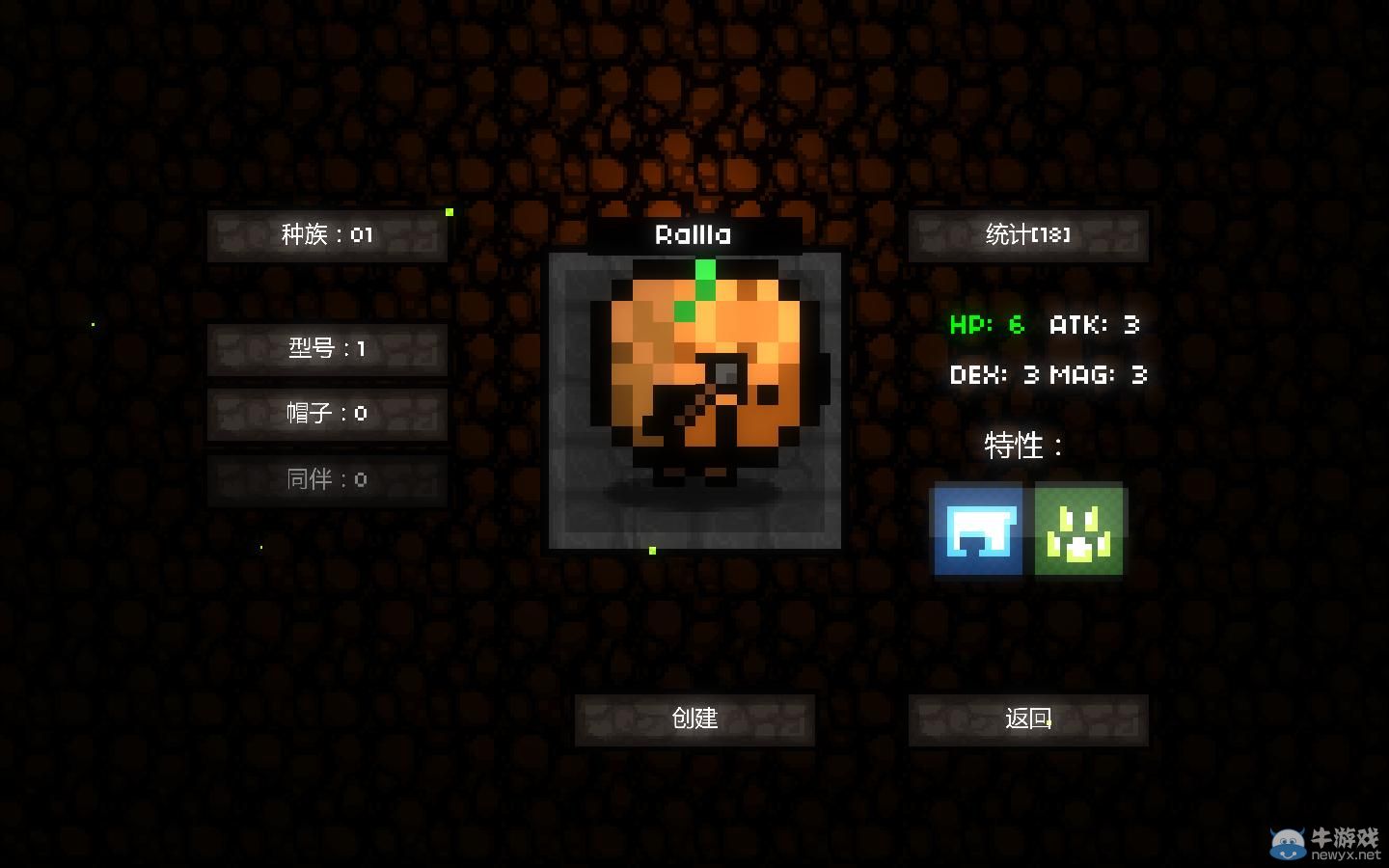
Task: Click the 统计 (stats) button
Action: 1028,235
